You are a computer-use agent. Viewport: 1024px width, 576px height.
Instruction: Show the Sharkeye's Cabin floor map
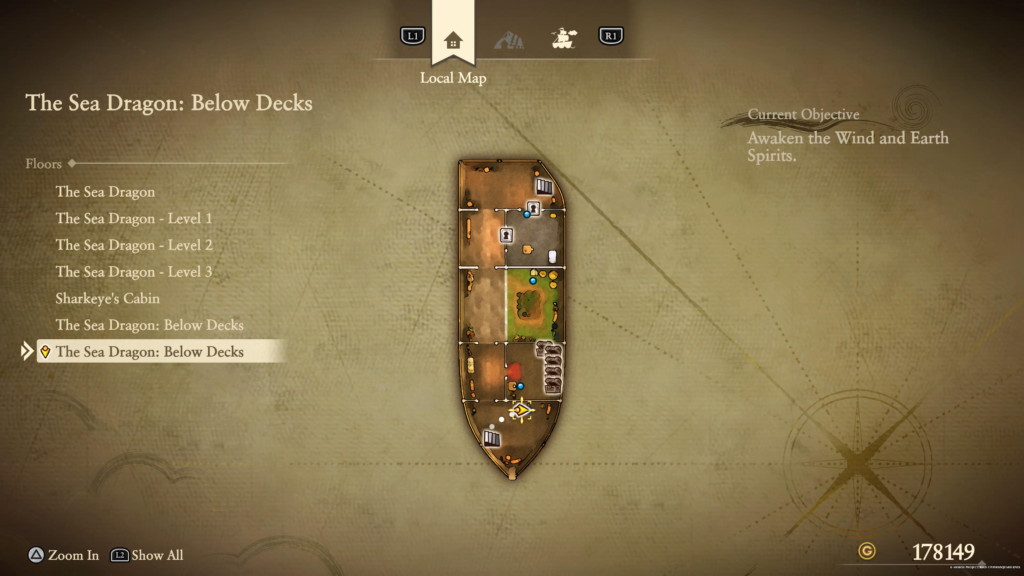click(108, 298)
